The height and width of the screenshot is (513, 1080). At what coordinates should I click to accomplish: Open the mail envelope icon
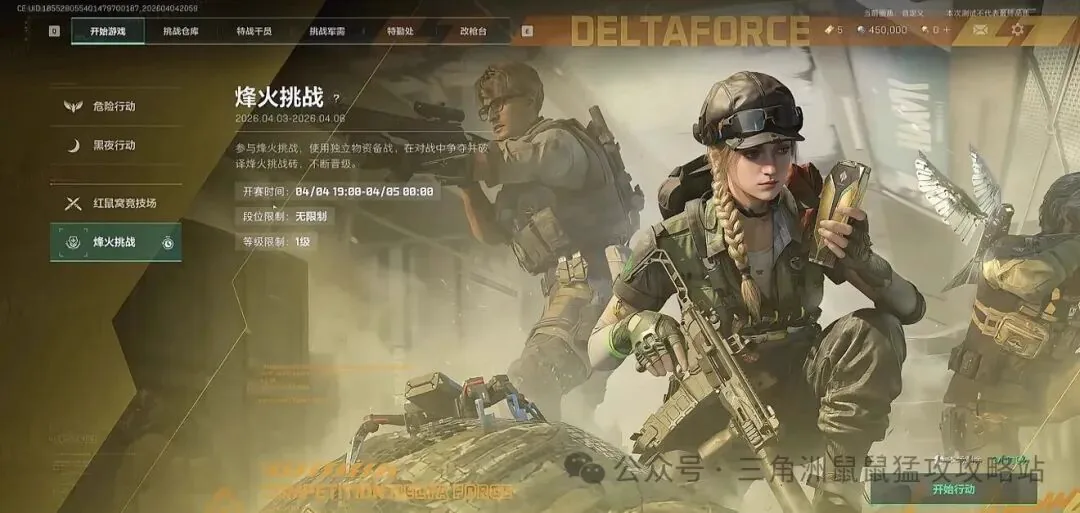pyautogui.click(x=980, y=30)
